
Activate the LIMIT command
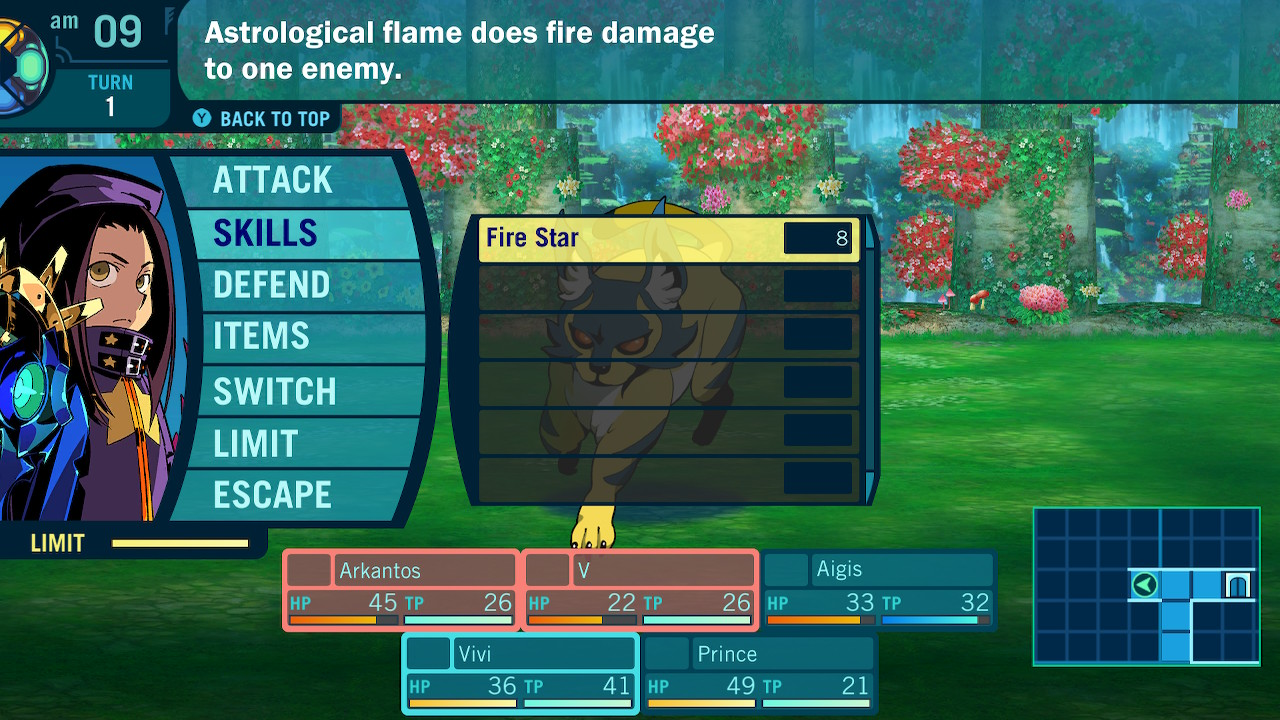click(256, 443)
